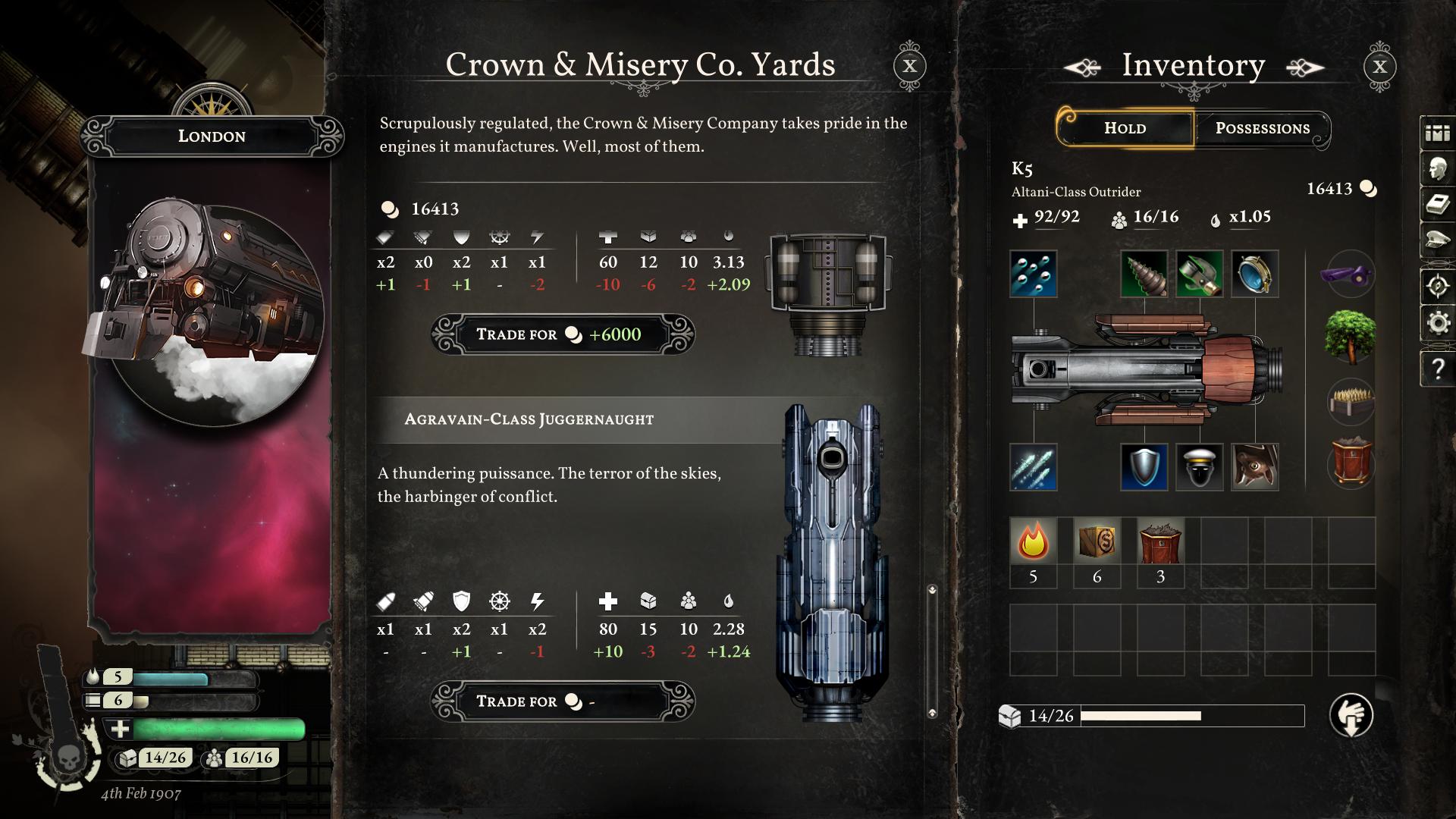This screenshot has width=1456, height=819.
Task: Open the settings gear in side toolbar
Action: coord(1438,324)
